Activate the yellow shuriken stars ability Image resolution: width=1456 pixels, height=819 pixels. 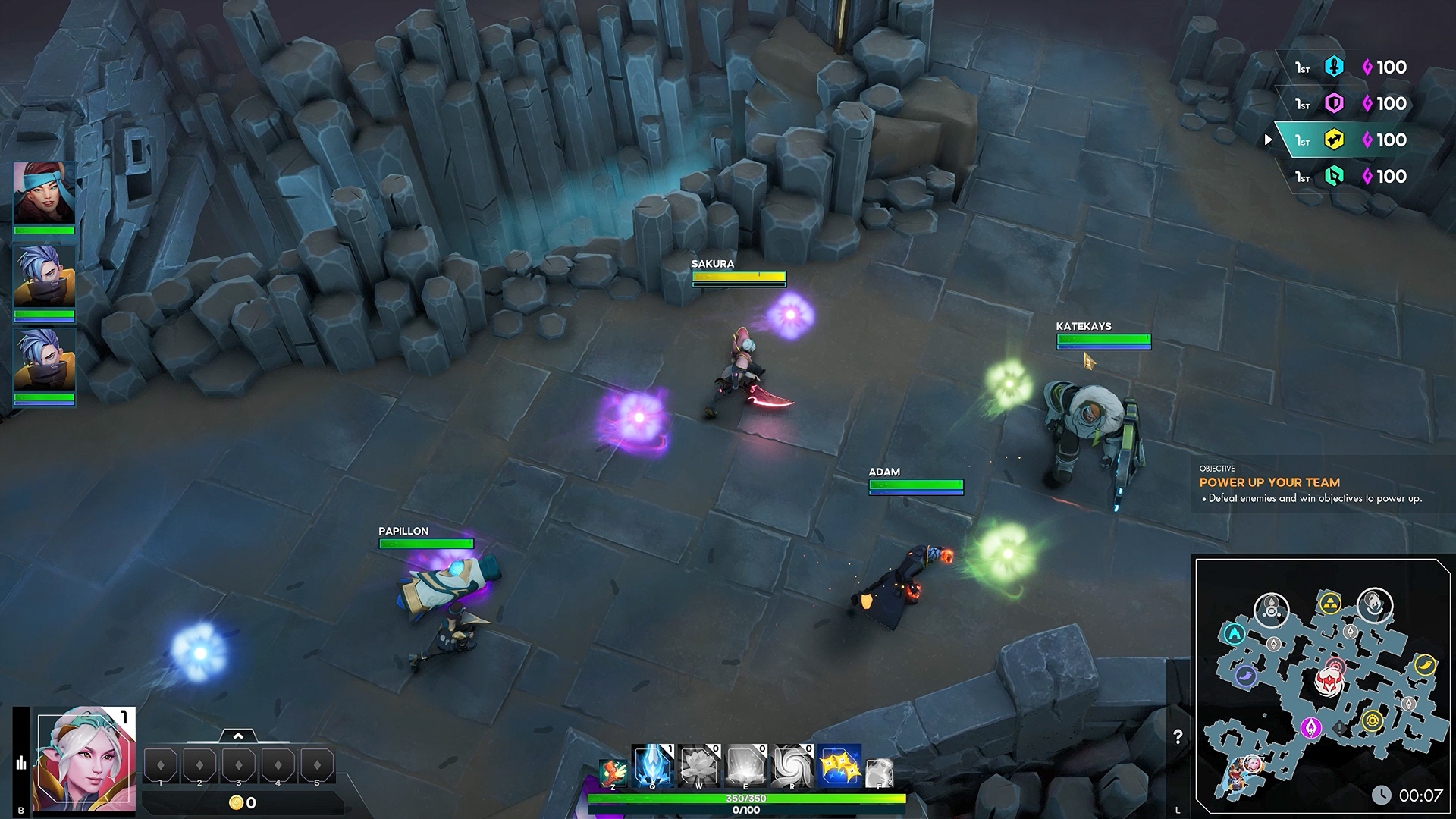point(839,764)
